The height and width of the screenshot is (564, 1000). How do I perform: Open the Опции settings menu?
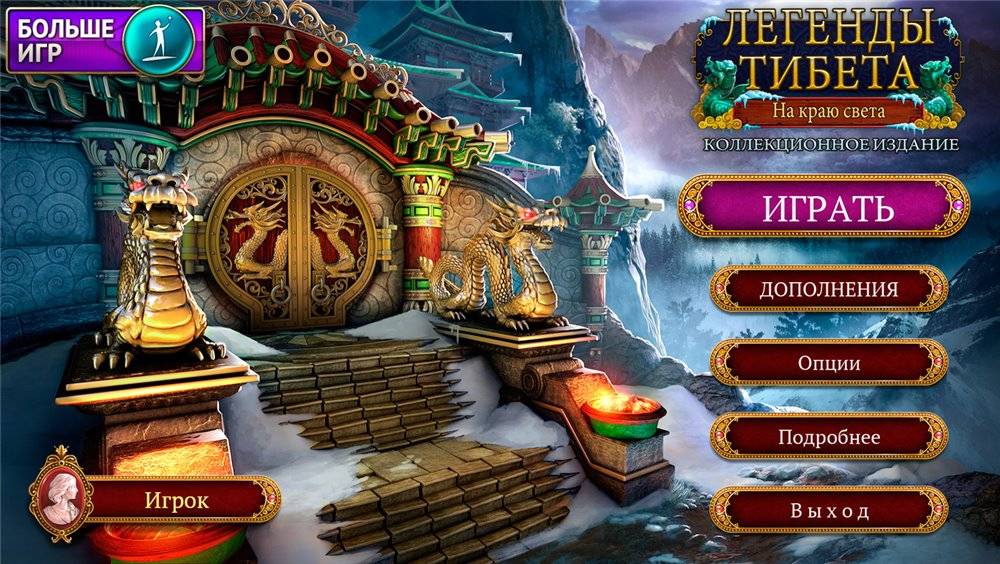(828, 363)
